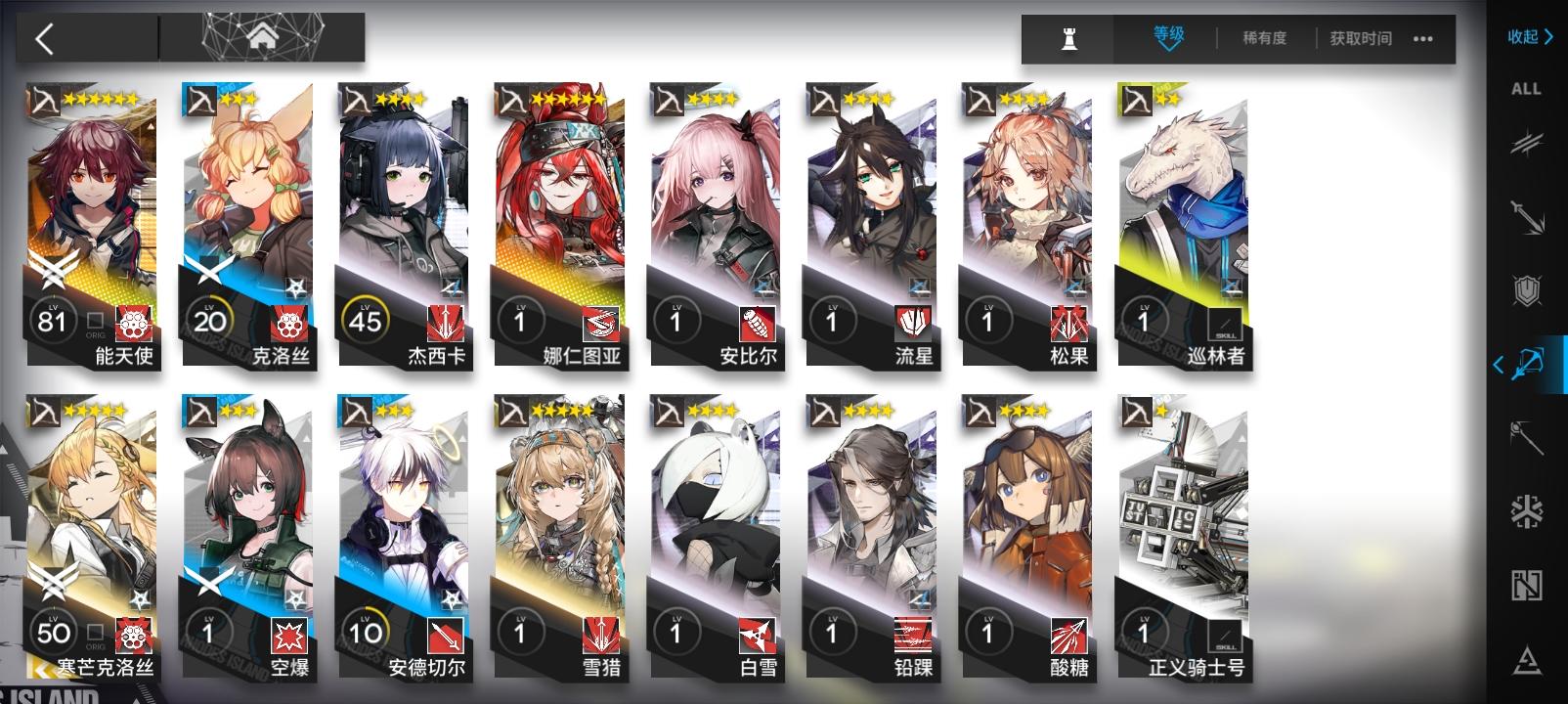Open more sort options via ellipsis menu
The width and height of the screenshot is (1568, 704).
[1422, 39]
